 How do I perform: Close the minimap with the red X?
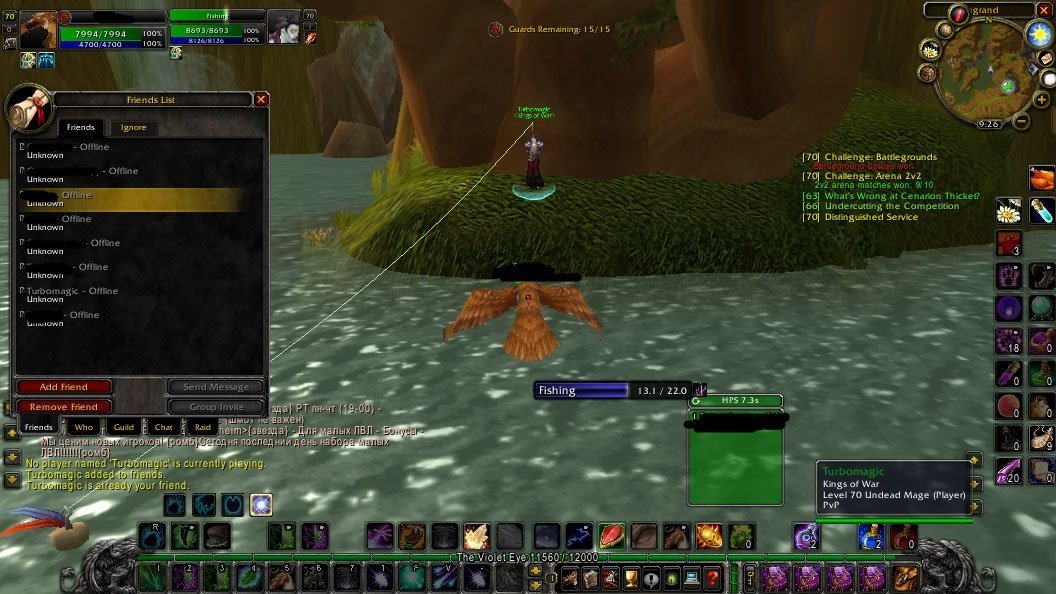tap(1046, 9)
